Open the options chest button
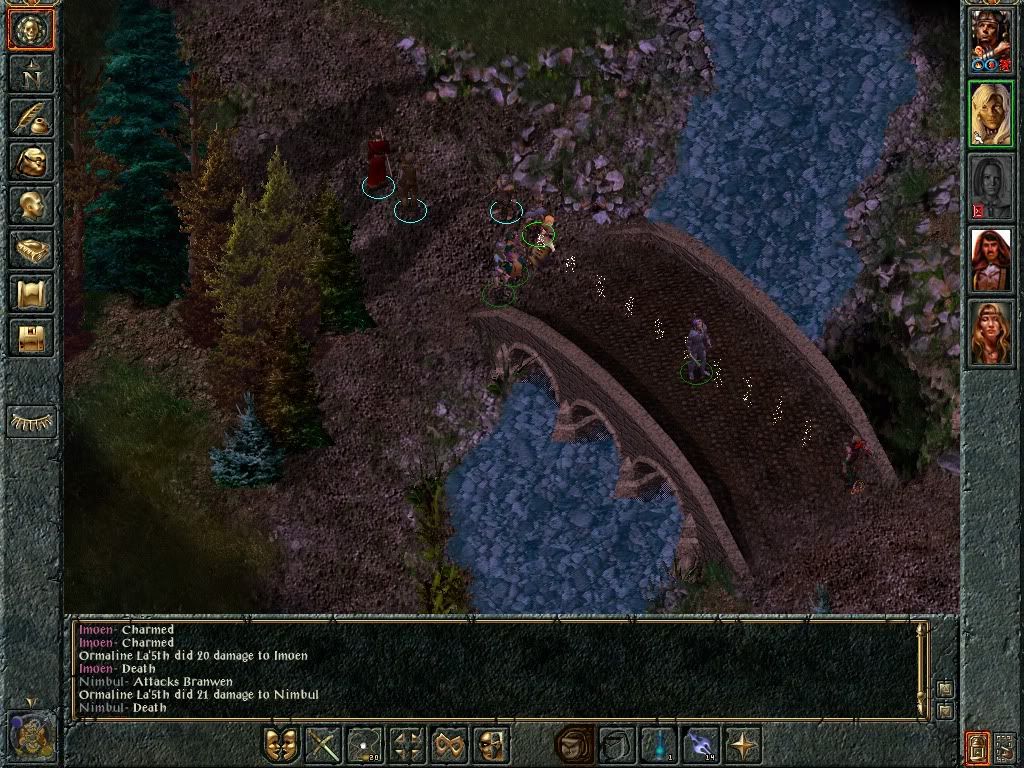The image size is (1024, 768). pyautogui.click(x=31, y=338)
